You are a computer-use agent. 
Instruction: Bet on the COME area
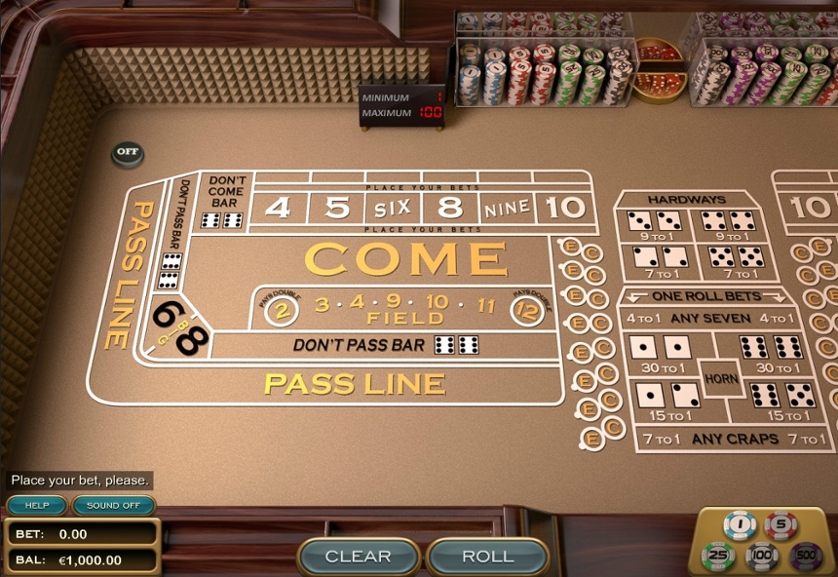coord(405,260)
